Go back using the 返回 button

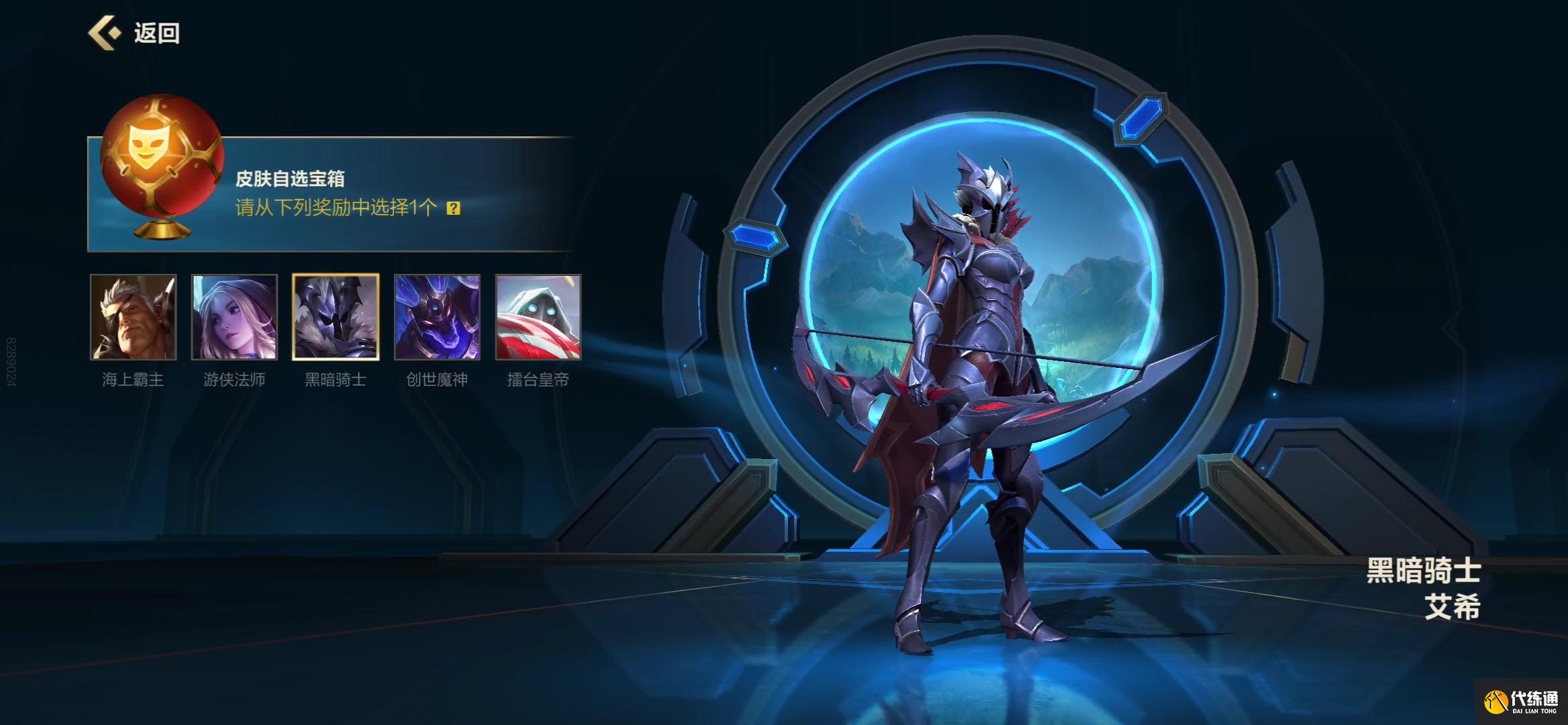click(x=134, y=33)
